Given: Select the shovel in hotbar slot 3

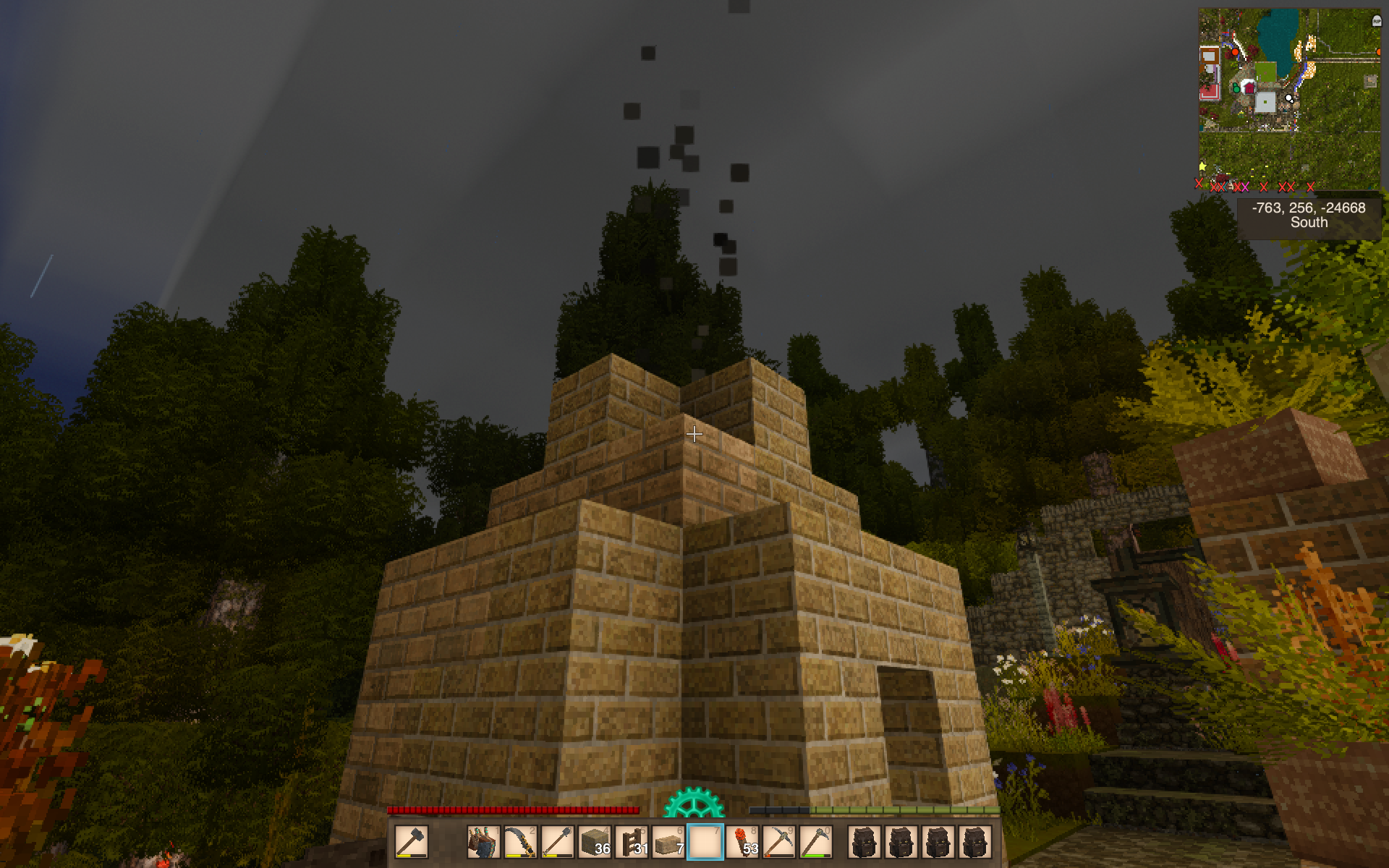Looking at the screenshot, I should pos(557,842).
